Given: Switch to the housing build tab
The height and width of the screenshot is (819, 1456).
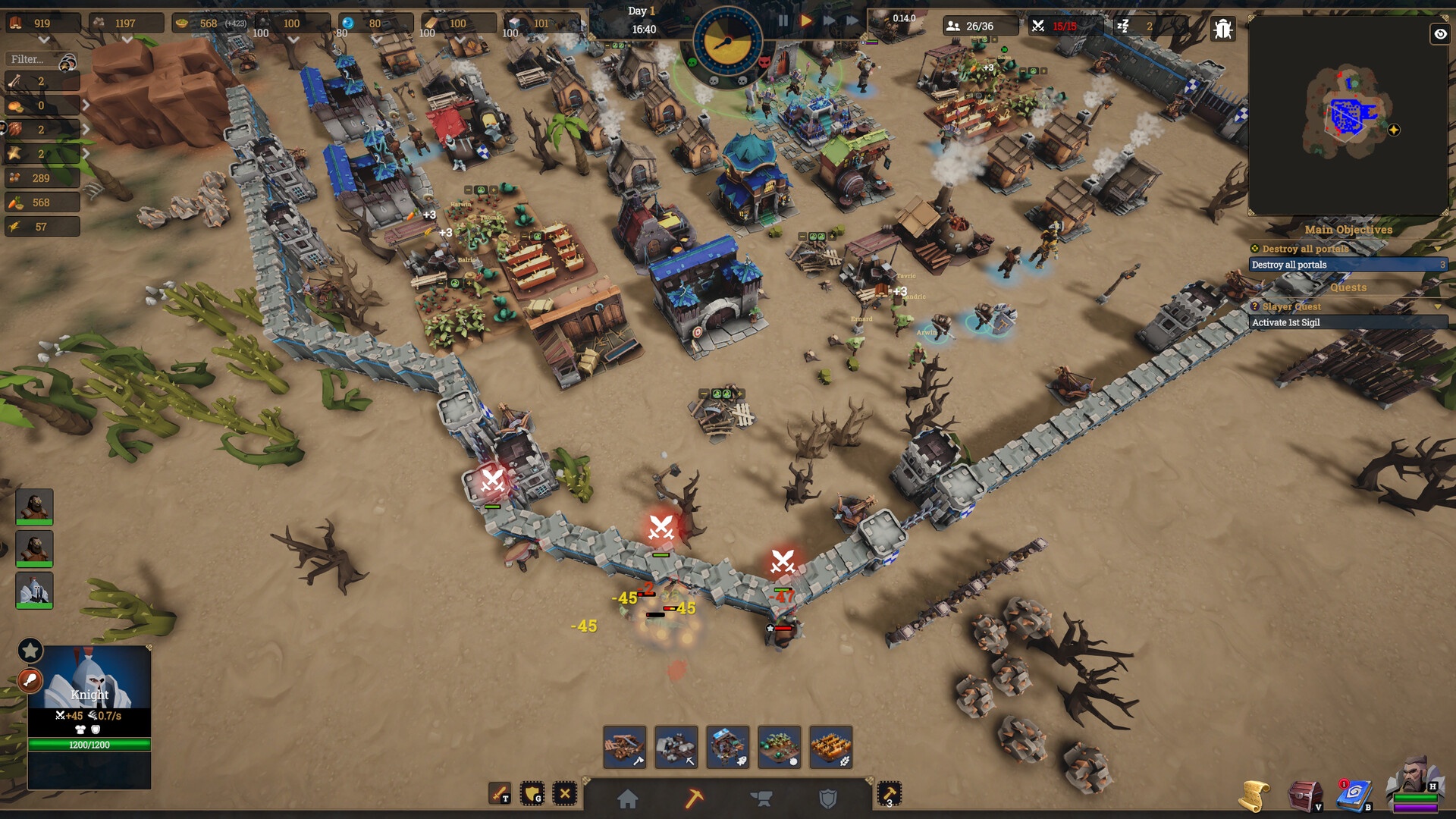Looking at the screenshot, I should [x=627, y=799].
